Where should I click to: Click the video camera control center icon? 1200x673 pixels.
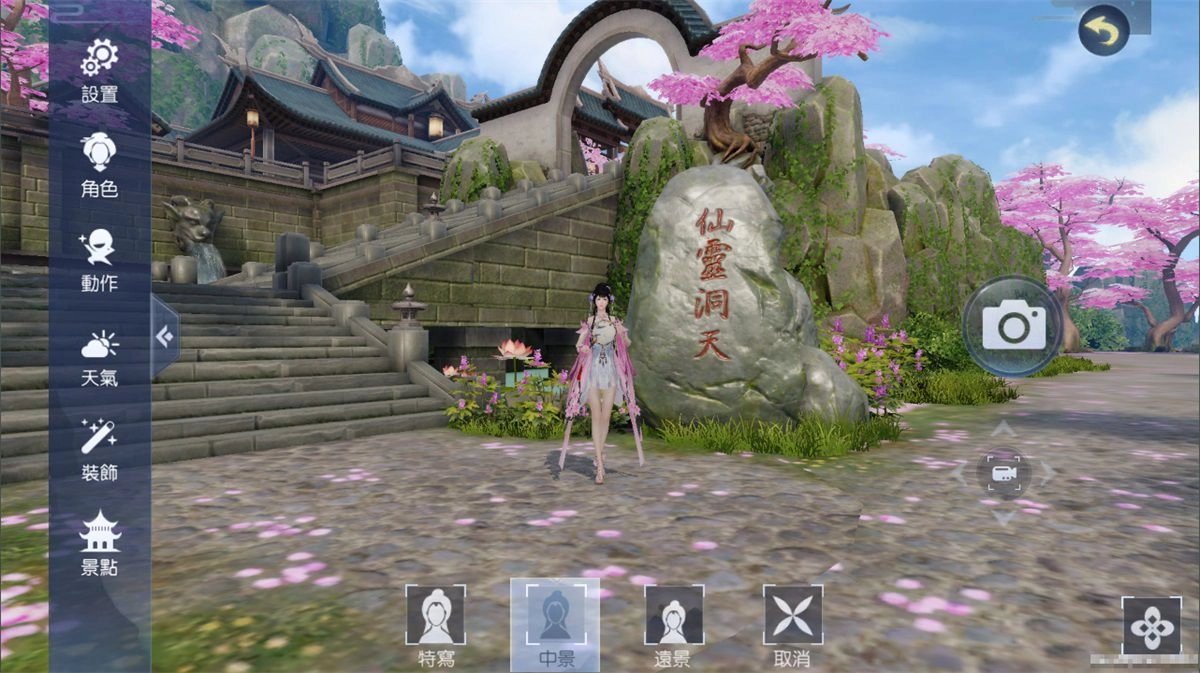coord(1004,473)
